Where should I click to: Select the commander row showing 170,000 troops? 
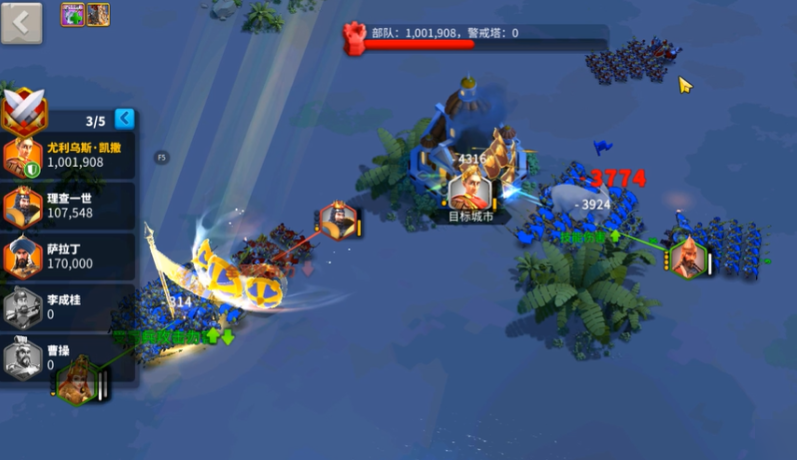[68, 257]
